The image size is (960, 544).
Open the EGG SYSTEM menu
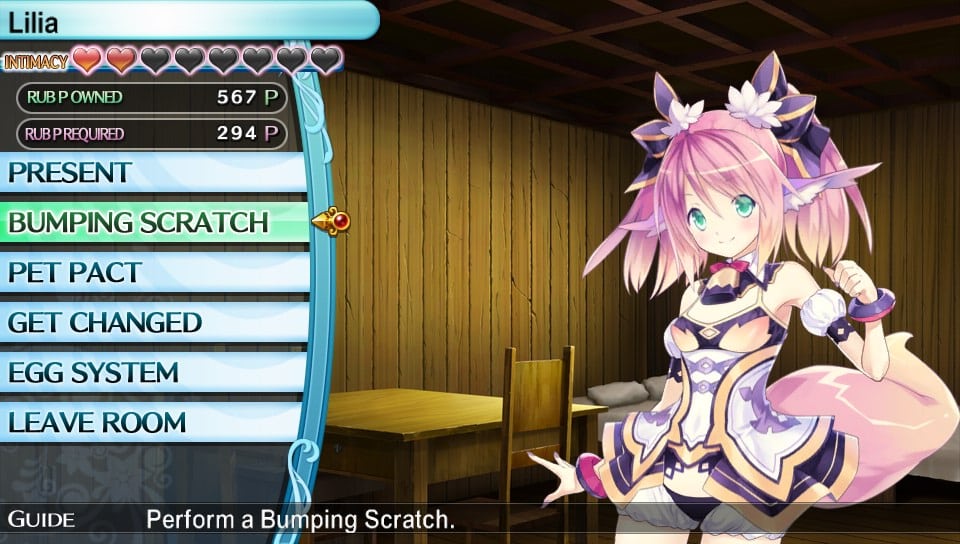[x=150, y=372]
